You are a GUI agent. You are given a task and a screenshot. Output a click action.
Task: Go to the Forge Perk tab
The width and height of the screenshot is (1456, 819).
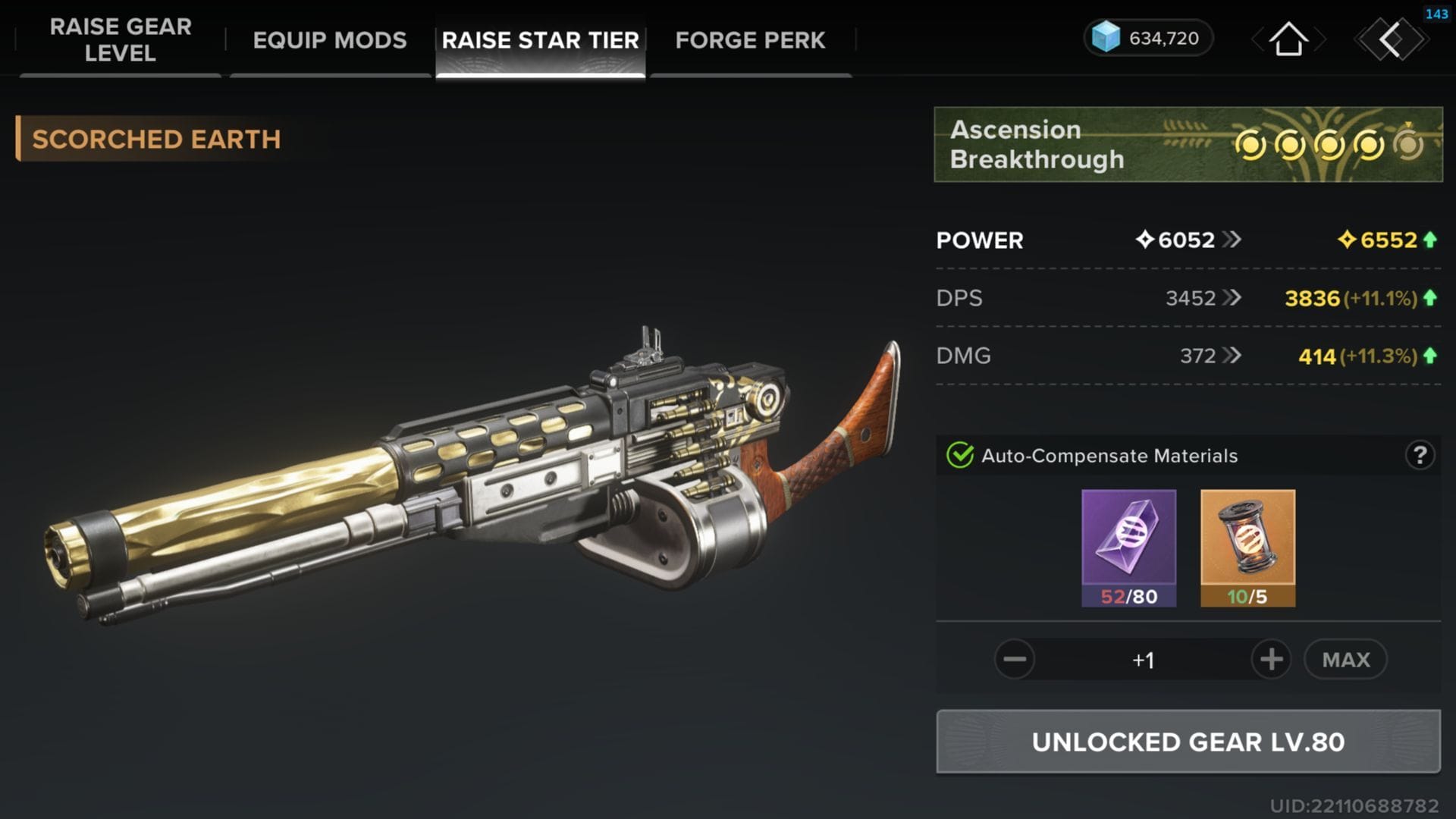coord(750,40)
